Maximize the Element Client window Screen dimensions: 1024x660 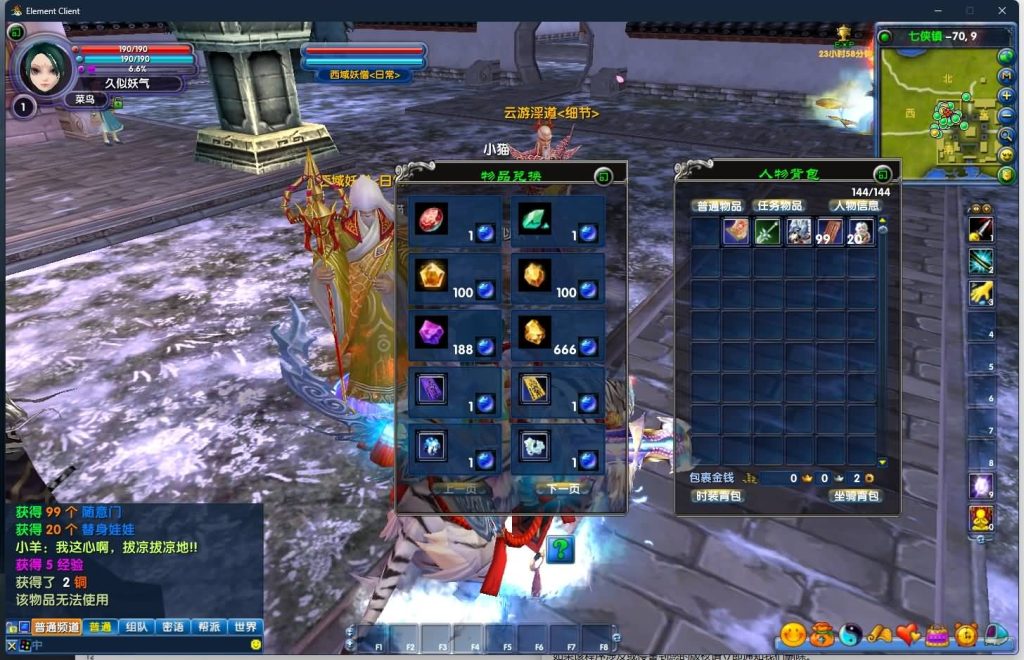tap(969, 11)
